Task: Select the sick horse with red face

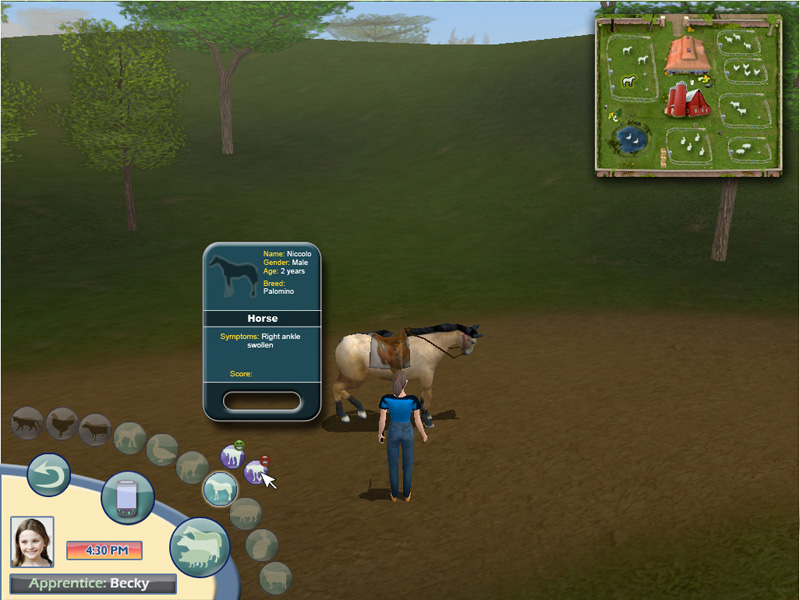Action: (257, 471)
